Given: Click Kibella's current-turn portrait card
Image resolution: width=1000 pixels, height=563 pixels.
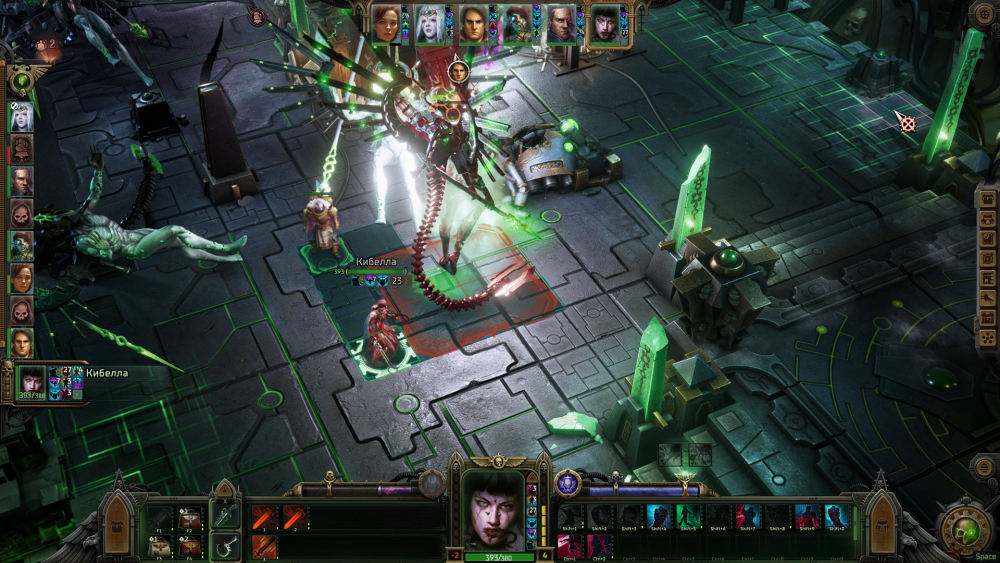Looking at the screenshot, I should click(32, 381).
